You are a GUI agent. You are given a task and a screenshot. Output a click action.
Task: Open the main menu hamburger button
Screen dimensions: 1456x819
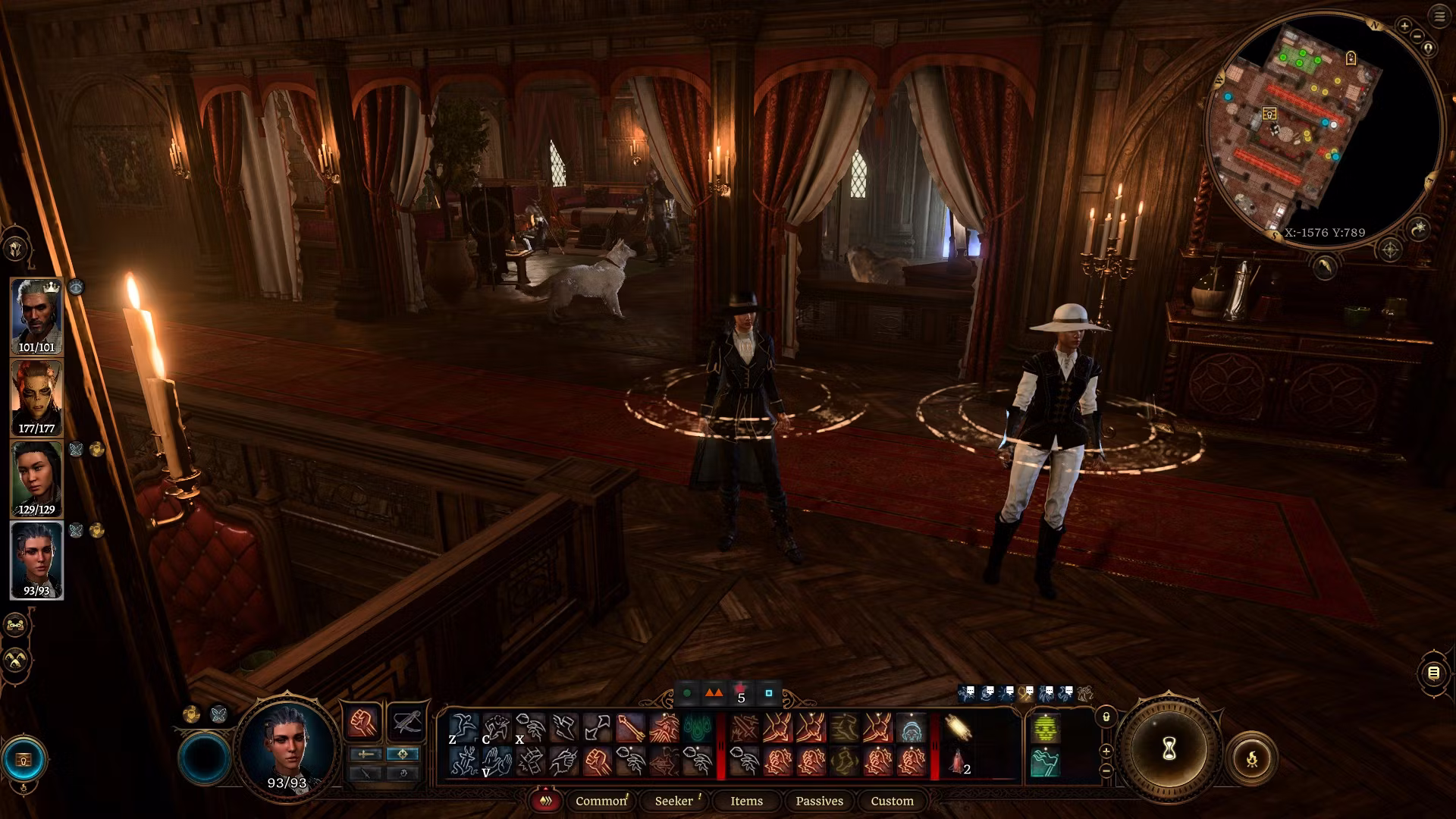(x=1439, y=17)
